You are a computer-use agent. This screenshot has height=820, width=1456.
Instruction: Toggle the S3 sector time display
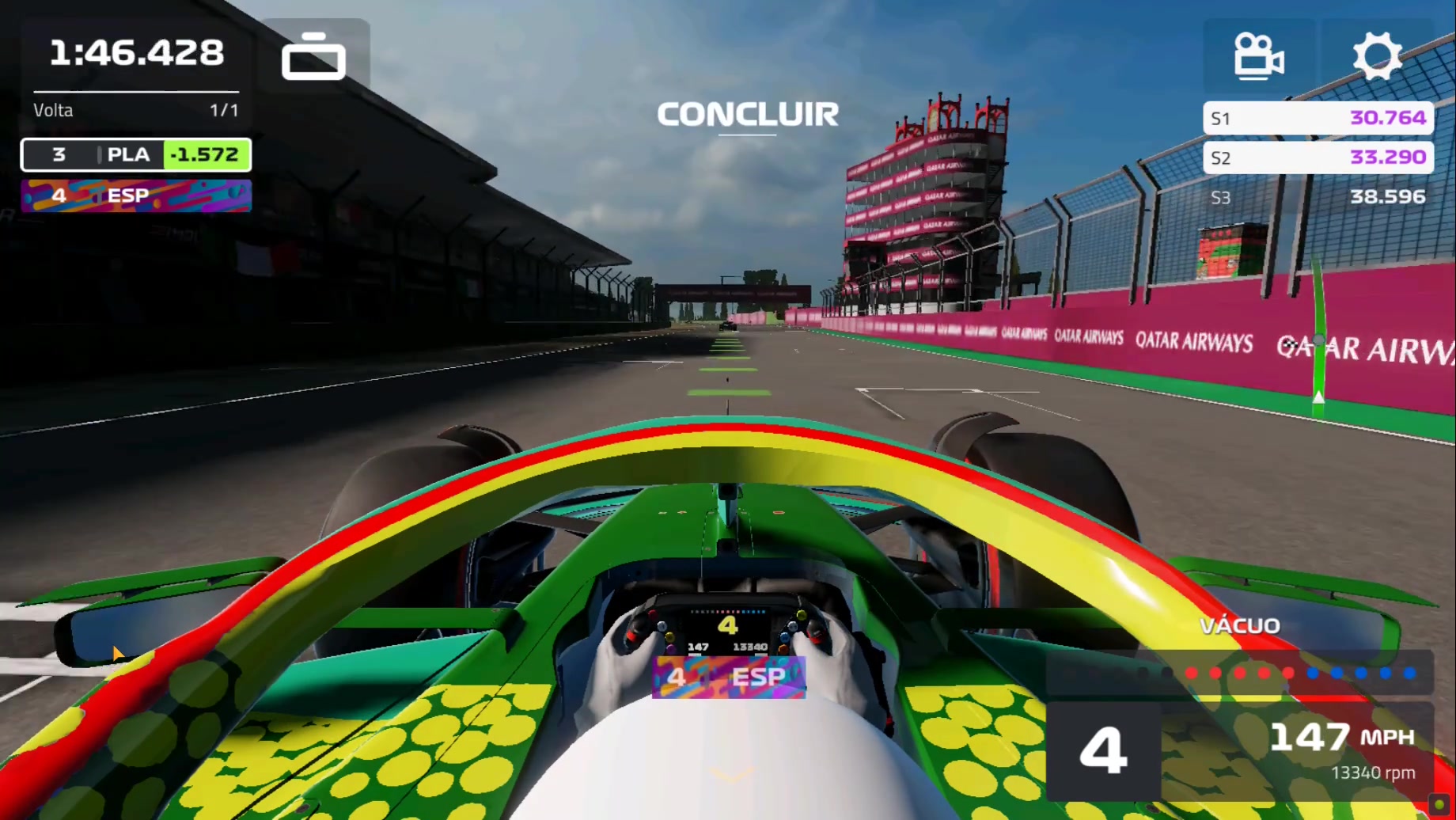point(1318,198)
